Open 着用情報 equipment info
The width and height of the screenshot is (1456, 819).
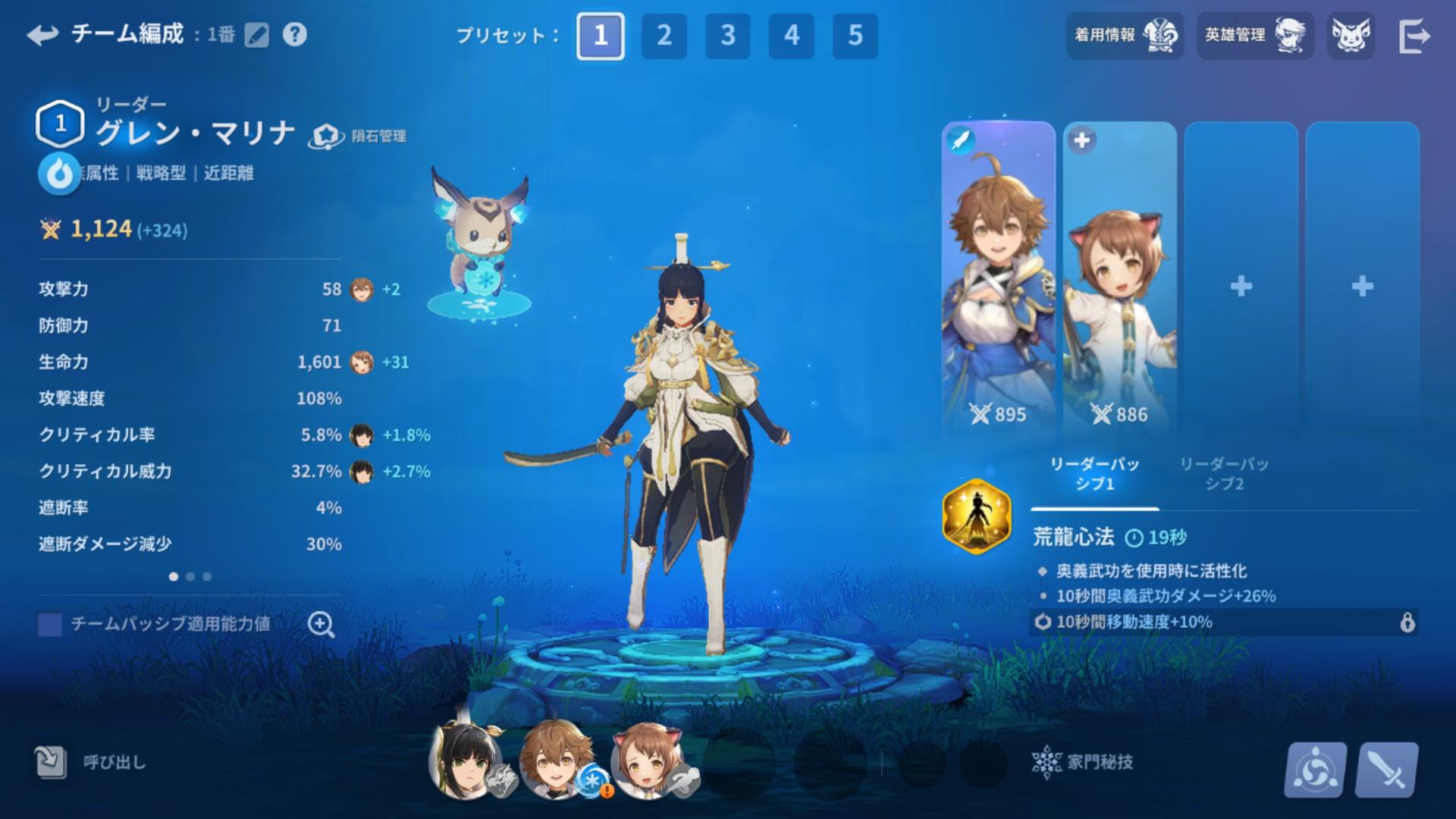1125,36
